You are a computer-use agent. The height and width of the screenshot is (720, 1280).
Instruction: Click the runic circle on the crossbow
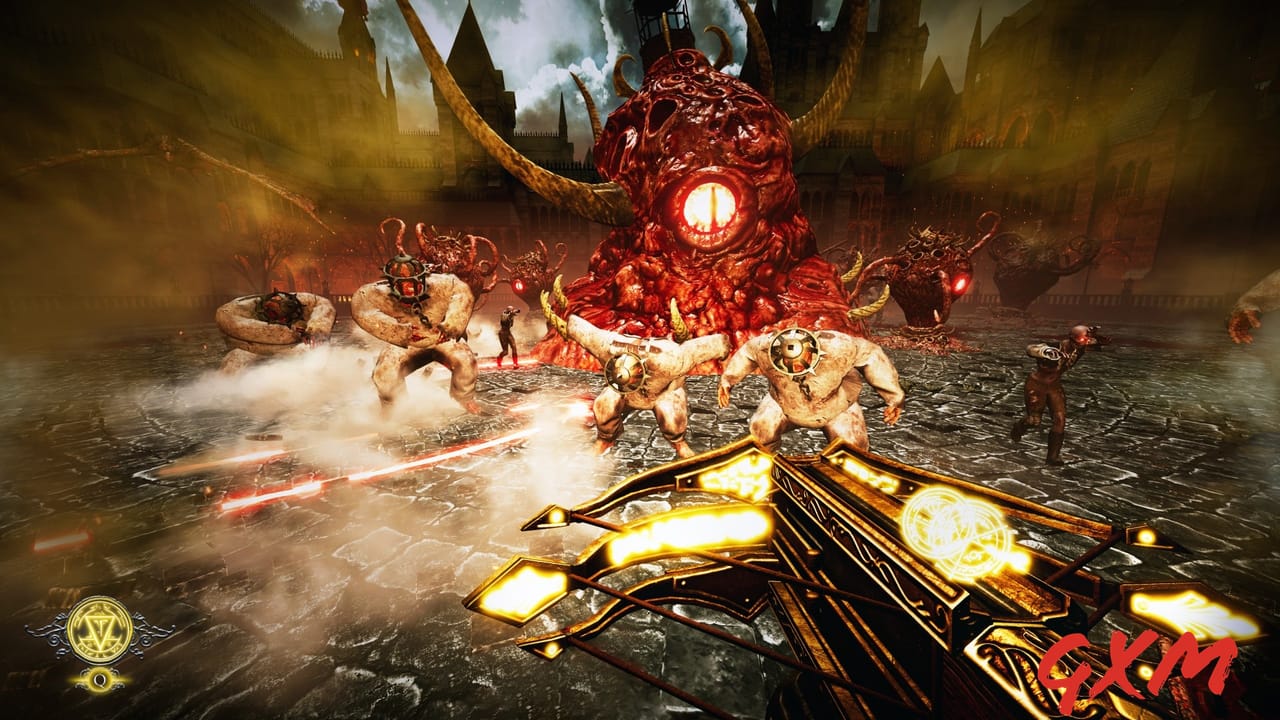pos(951,527)
